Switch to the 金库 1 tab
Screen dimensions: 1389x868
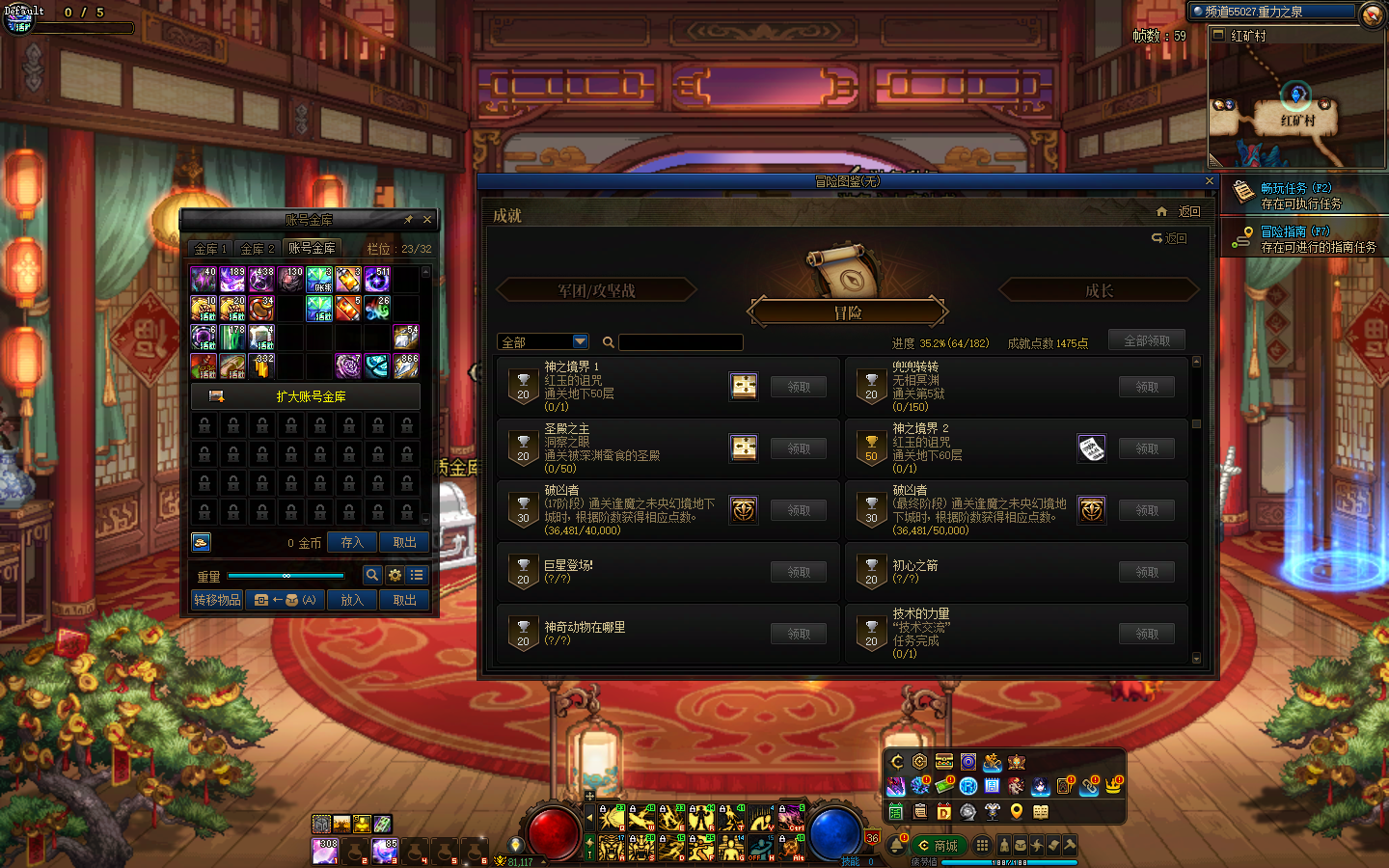click(210, 249)
